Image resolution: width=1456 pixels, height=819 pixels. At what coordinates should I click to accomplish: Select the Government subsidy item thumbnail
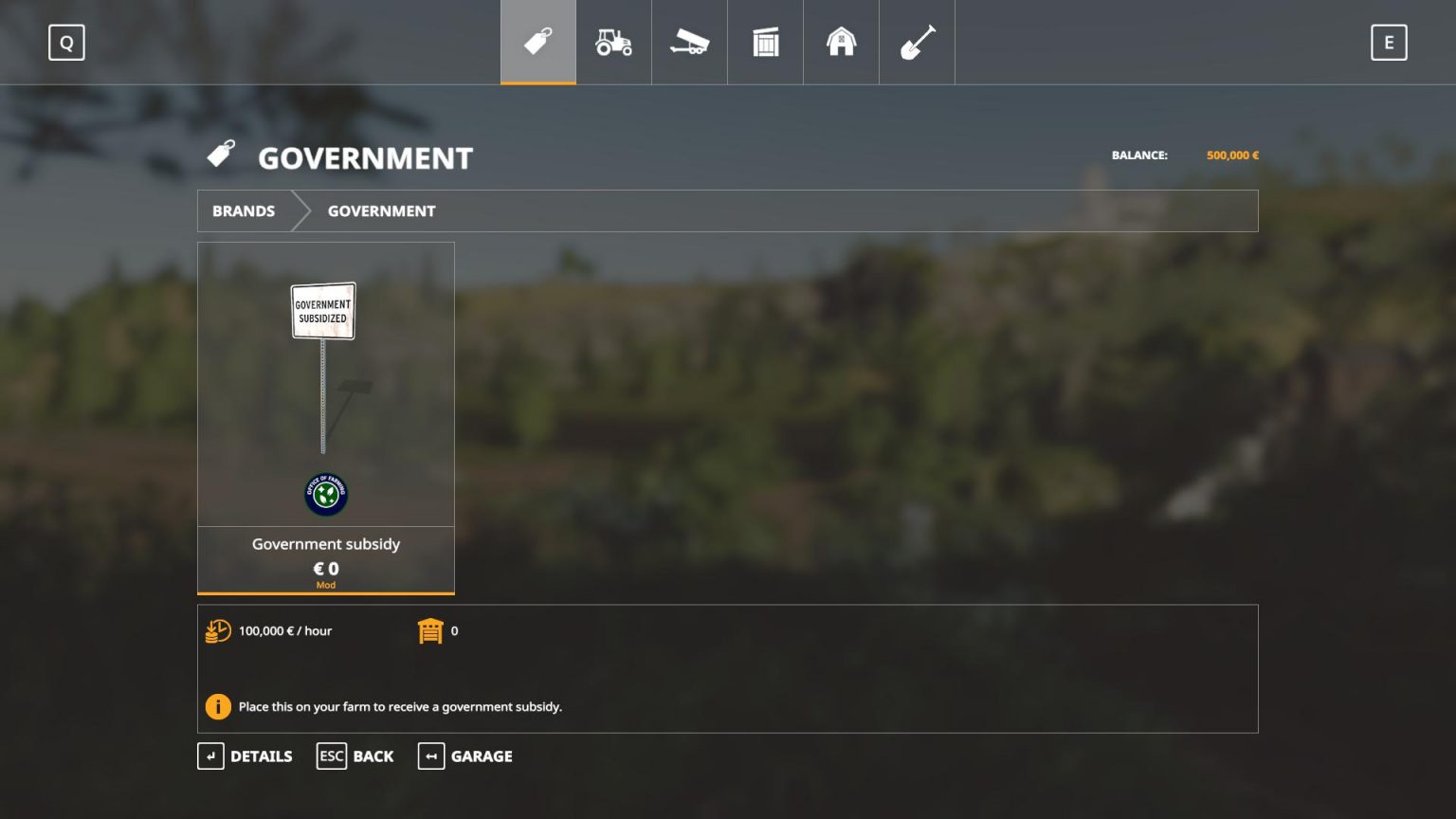(325, 384)
